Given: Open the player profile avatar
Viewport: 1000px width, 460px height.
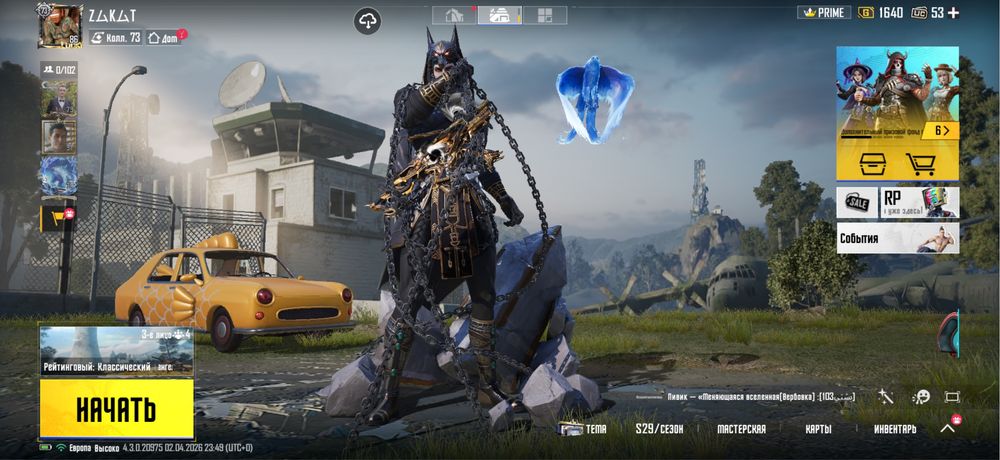Looking at the screenshot, I should pos(59,25).
